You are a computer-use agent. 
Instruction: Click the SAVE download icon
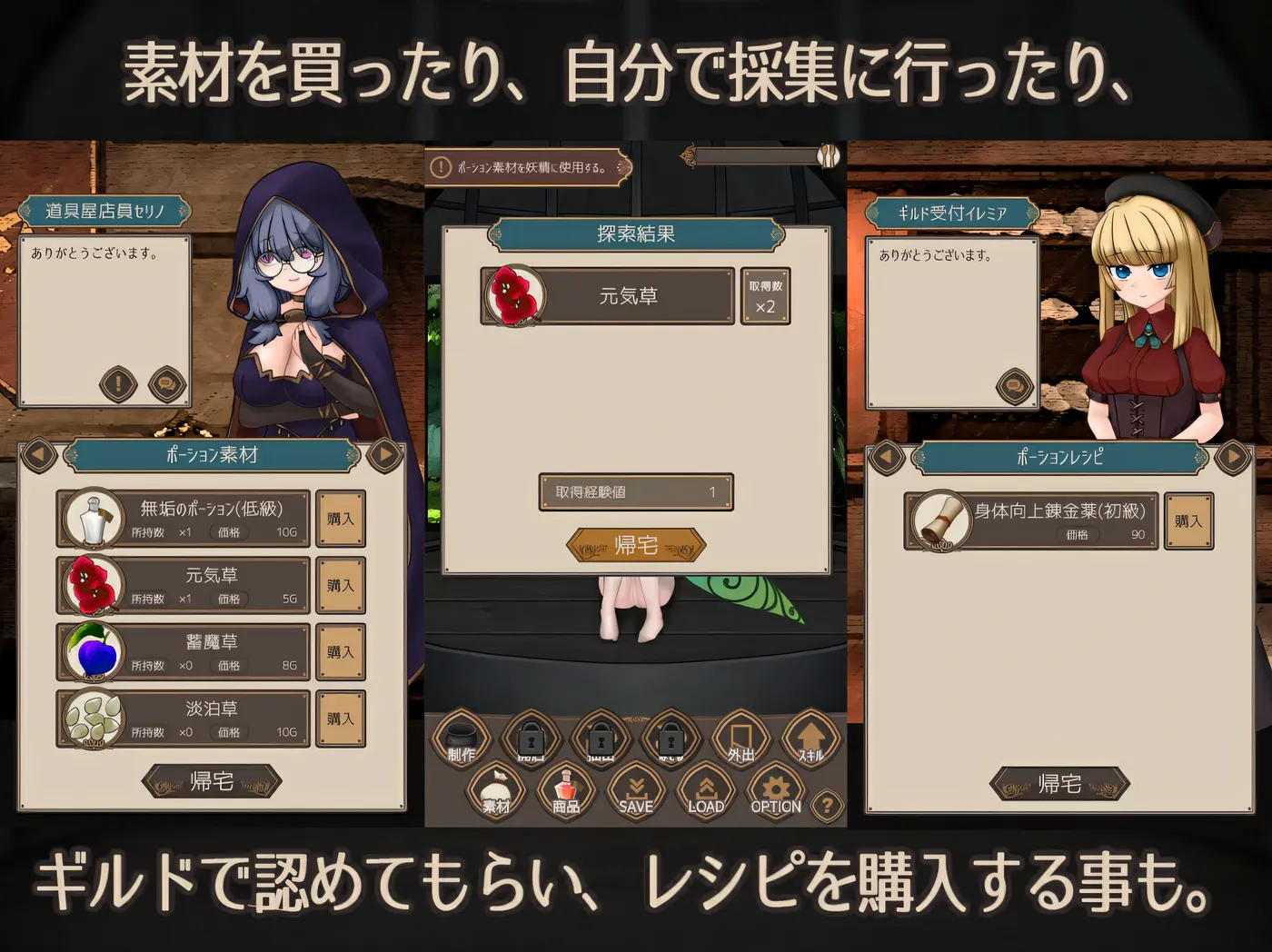[x=635, y=789]
